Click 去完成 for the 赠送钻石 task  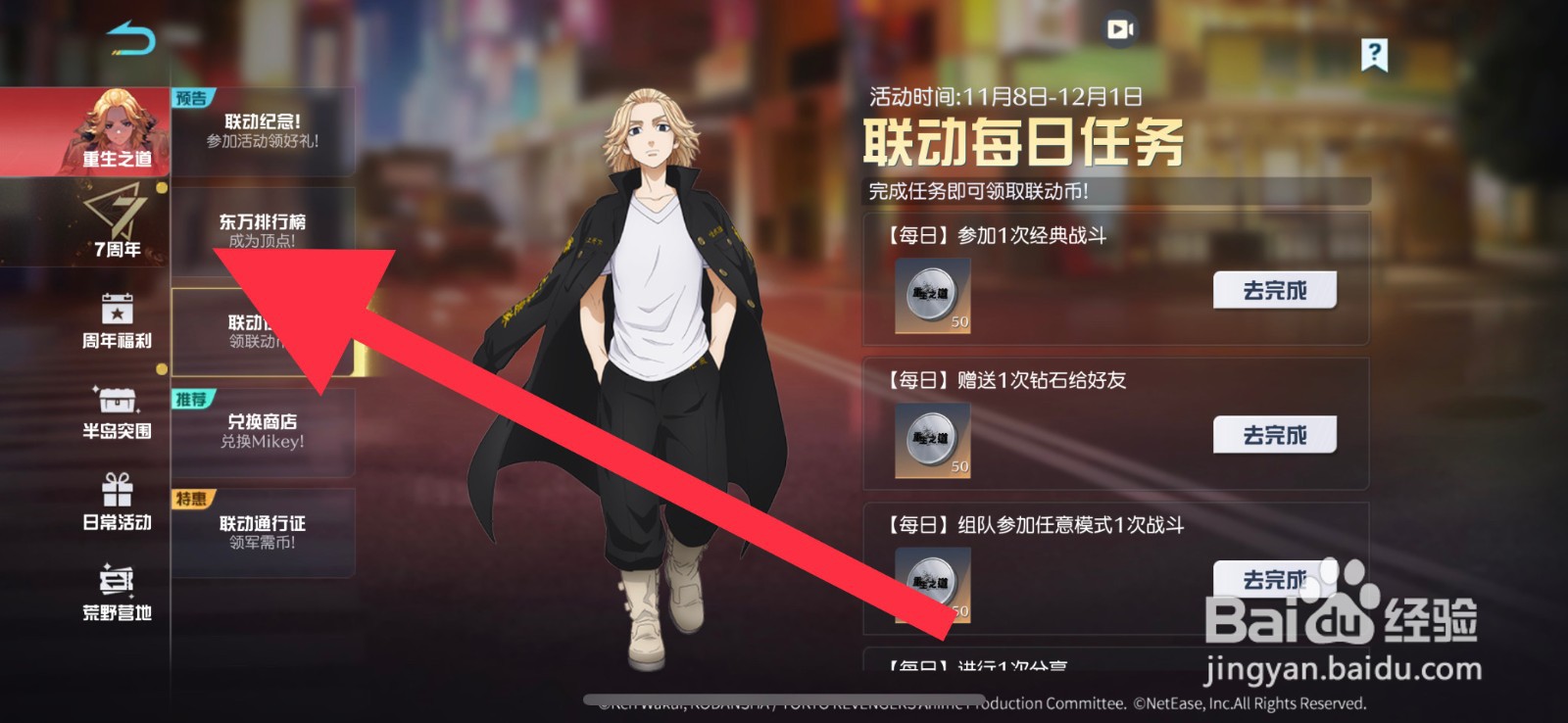pyautogui.click(x=1274, y=434)
